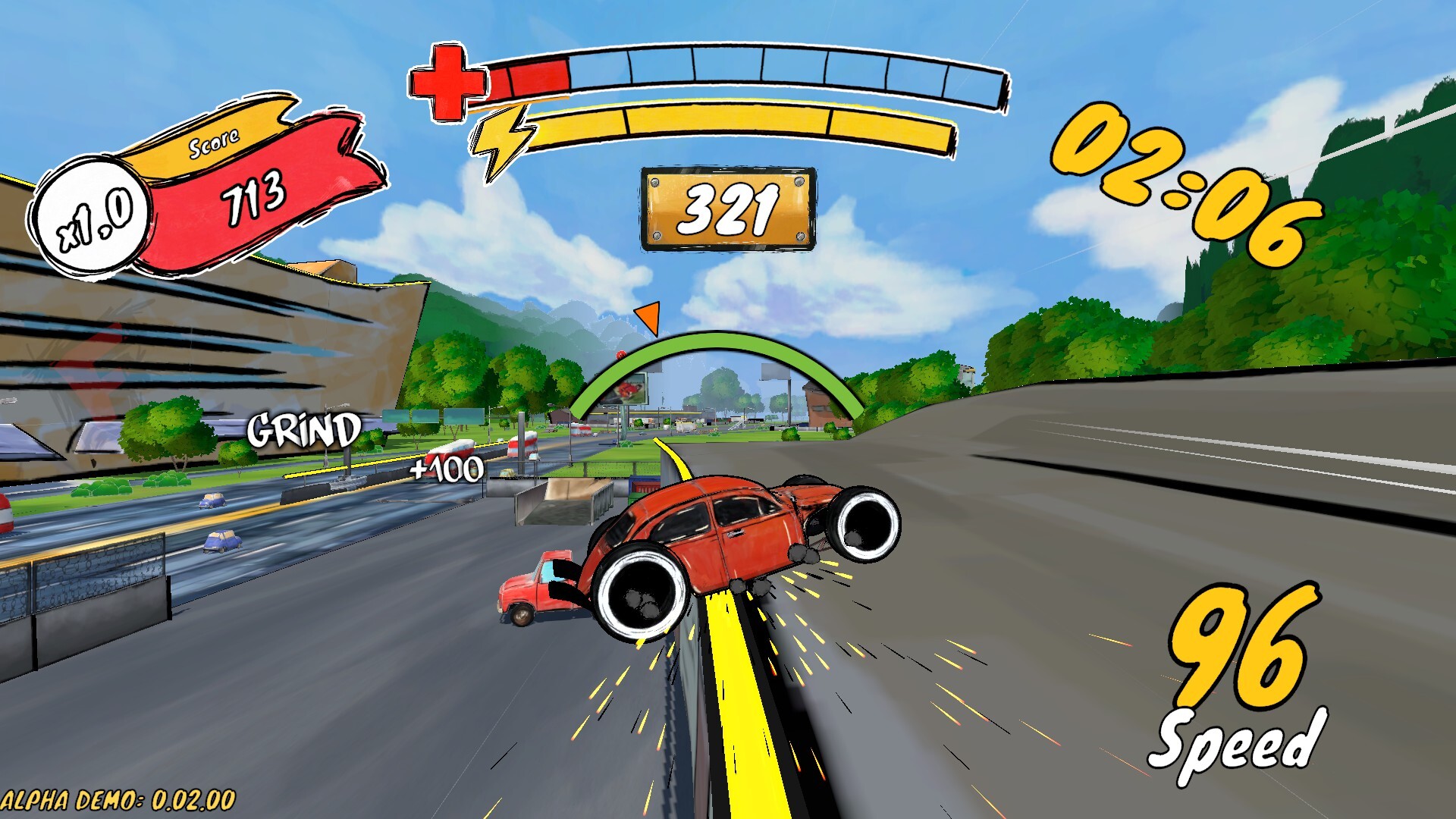Toggle the segmented health bar
Screen dimensions: 1456x819
pyautogui.click(x=751, y=72)
